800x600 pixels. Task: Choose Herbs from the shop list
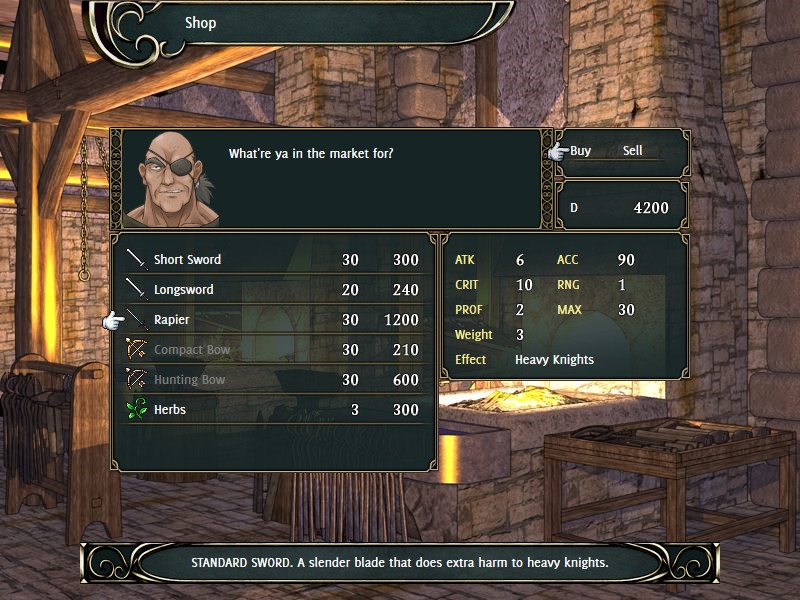coord(170,410)
